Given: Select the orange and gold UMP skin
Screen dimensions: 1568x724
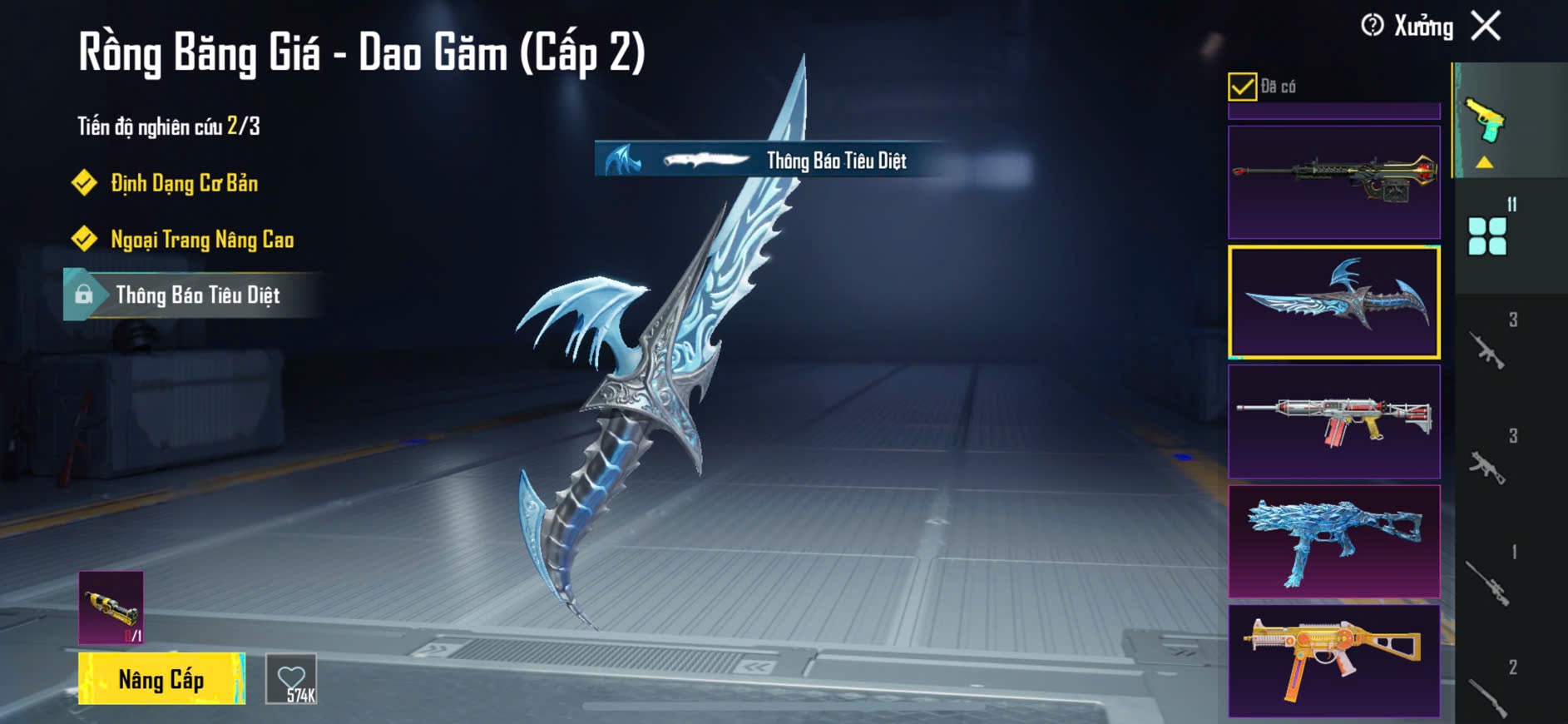Looking at the screenshot, I should click(1333, 661).
